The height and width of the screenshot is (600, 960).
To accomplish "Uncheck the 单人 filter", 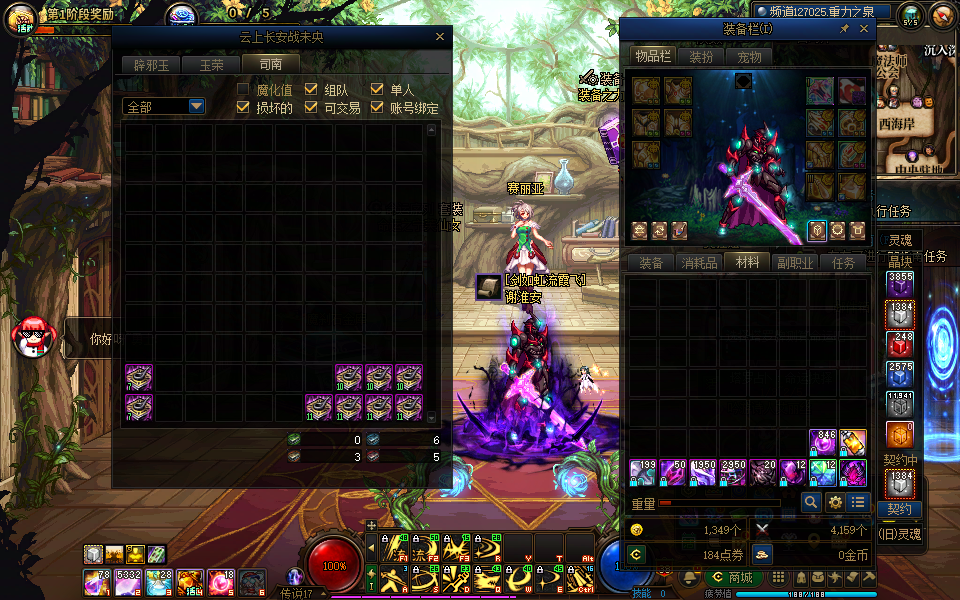I will coord(377,89).
